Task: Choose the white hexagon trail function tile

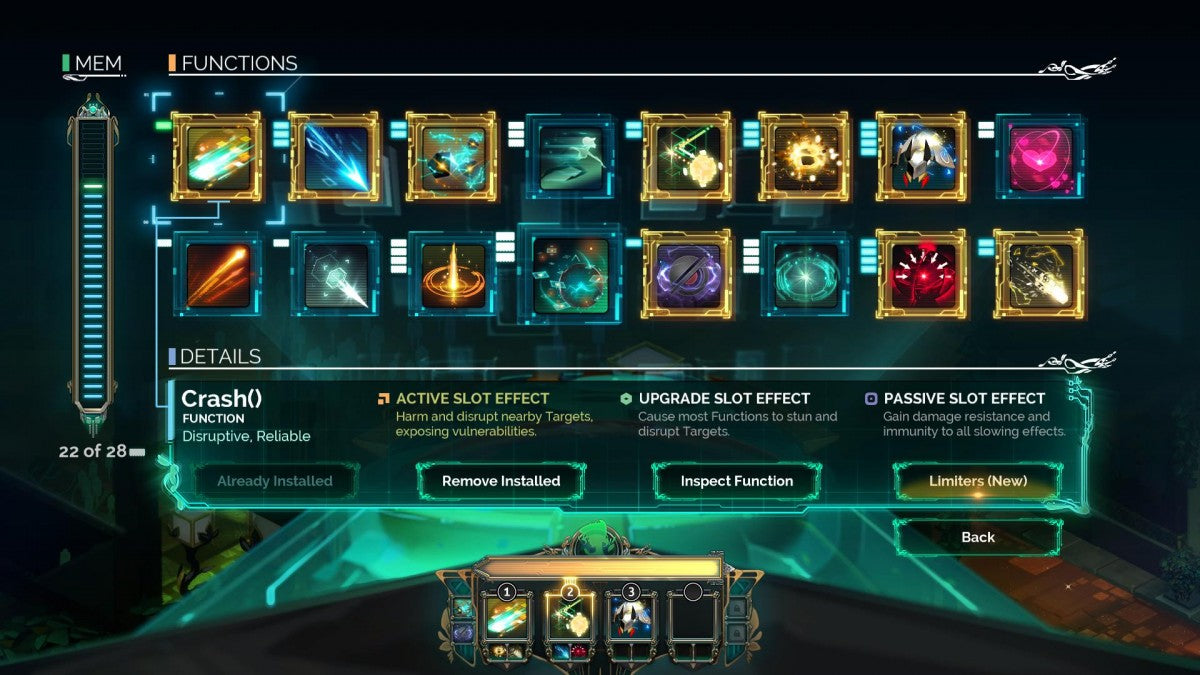Action: [x=334, y=274]
